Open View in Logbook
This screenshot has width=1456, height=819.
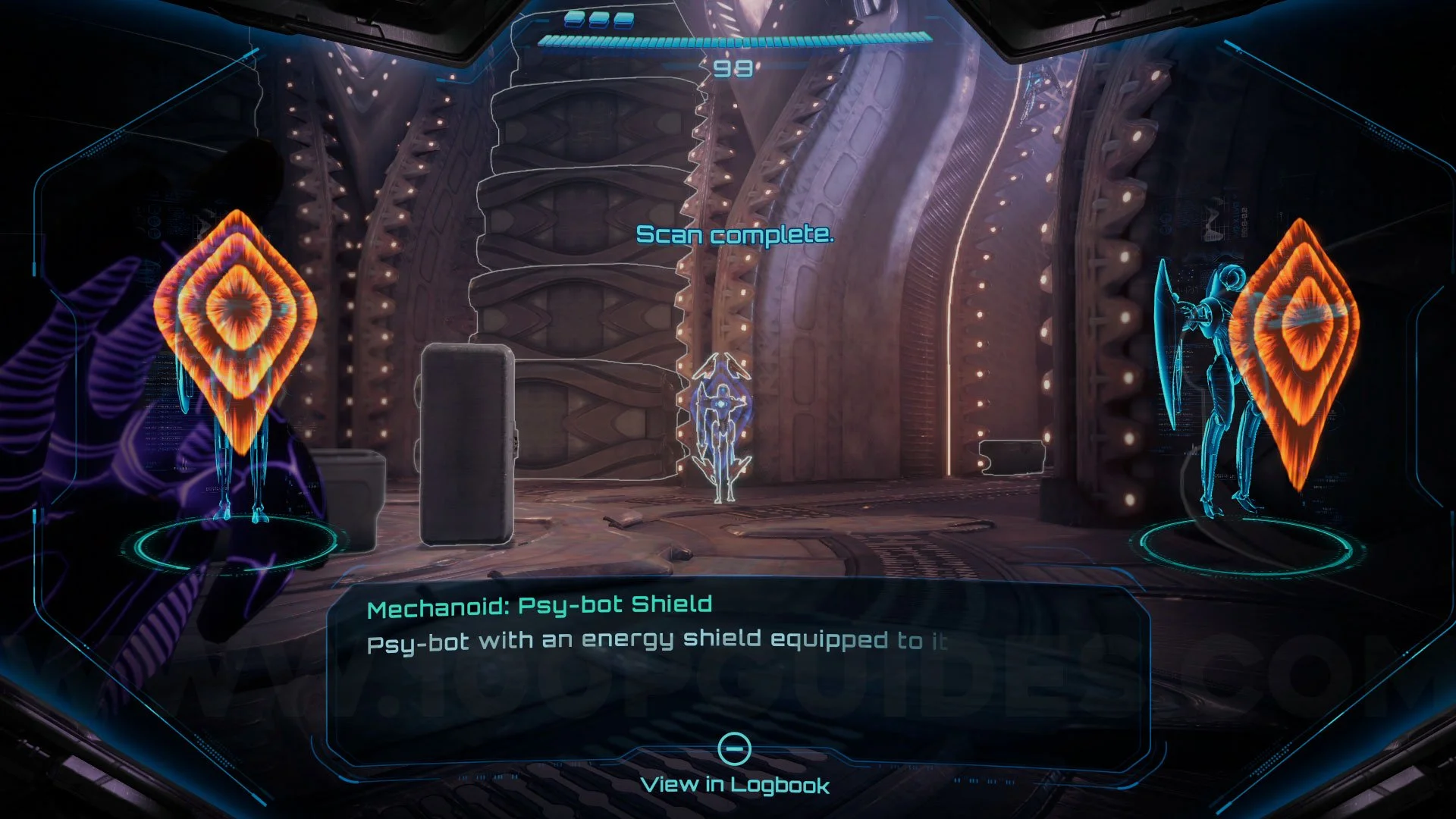(734, 766)
